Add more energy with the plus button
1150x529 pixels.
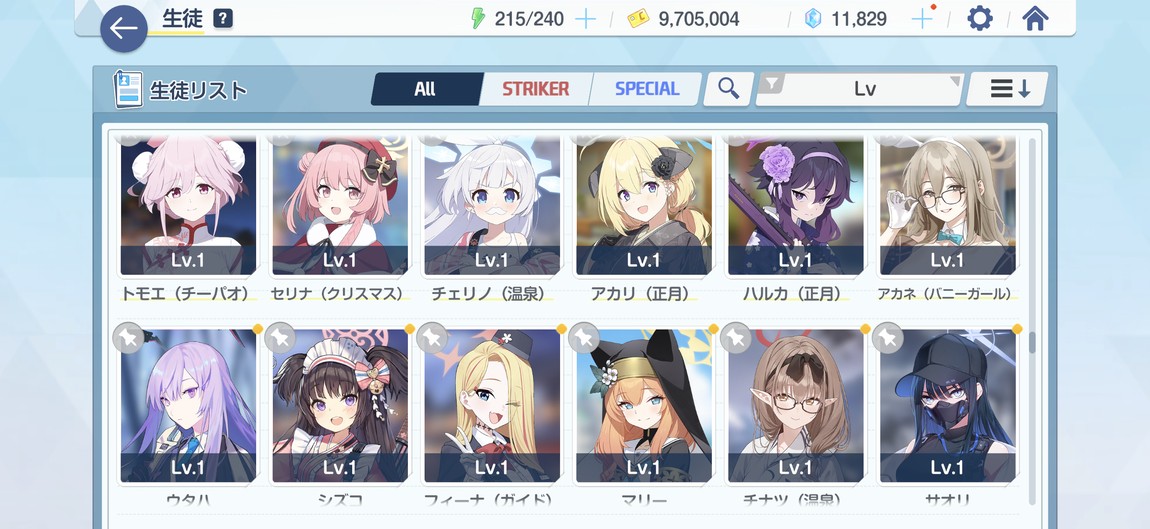point(586,19)
